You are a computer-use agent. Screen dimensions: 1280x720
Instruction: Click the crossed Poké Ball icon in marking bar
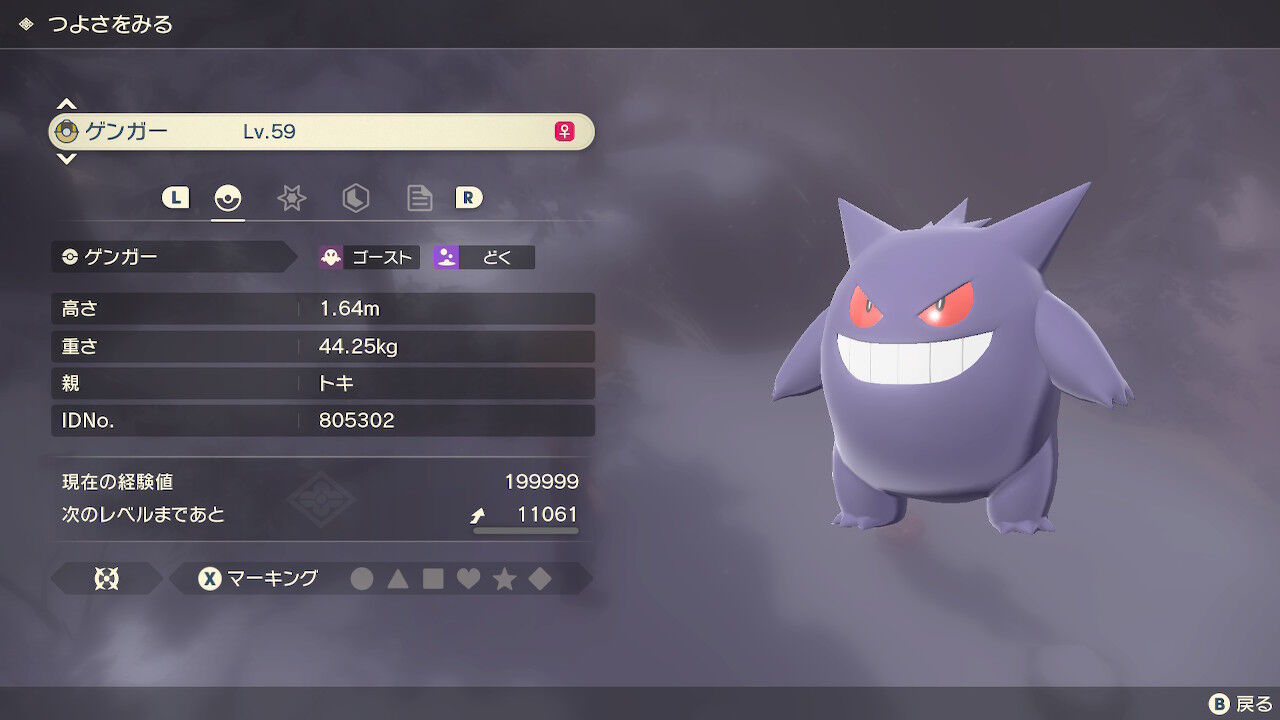point(108,578)
